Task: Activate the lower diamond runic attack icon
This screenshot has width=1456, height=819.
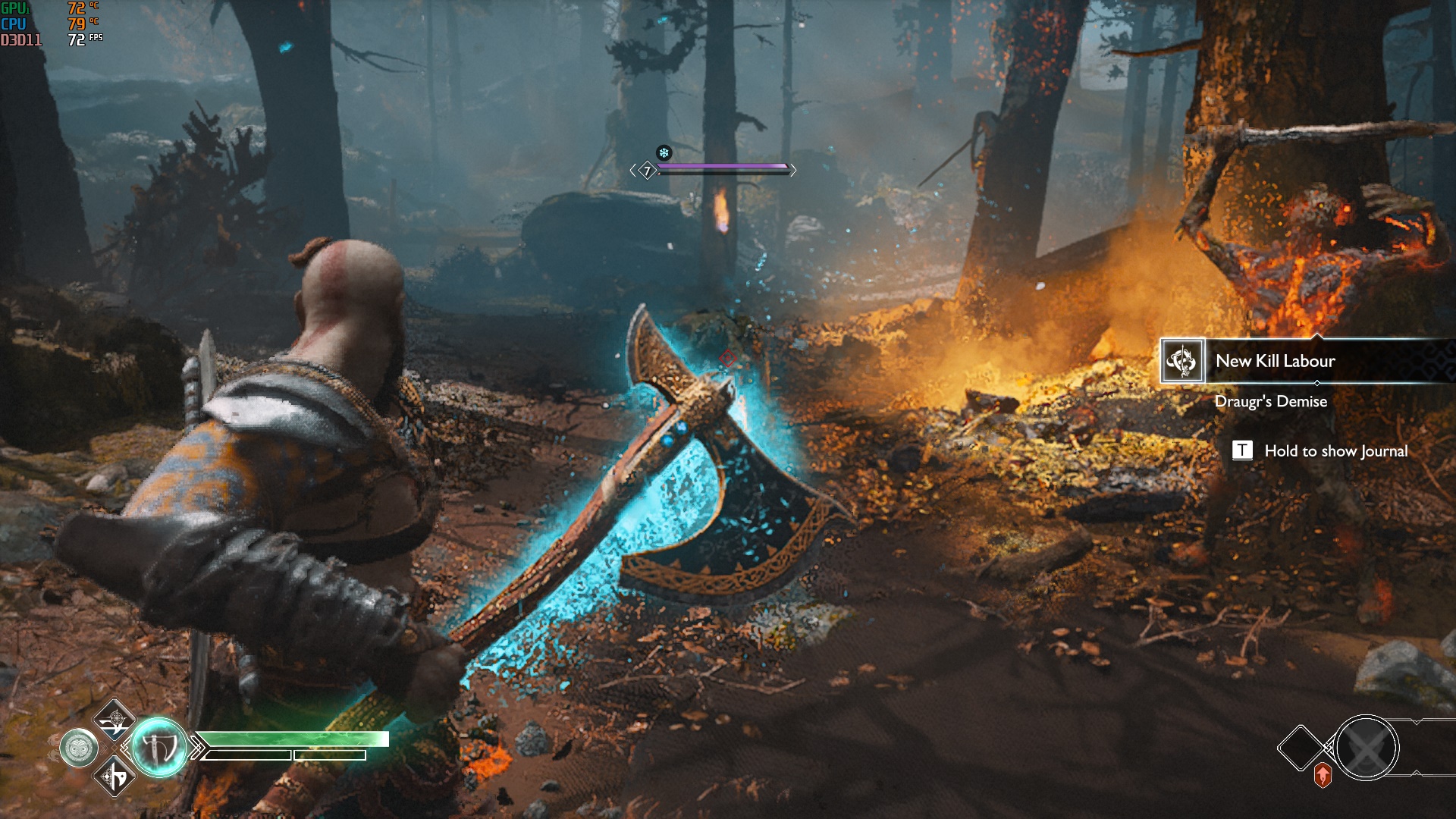Action: click(x=115, y=777)
